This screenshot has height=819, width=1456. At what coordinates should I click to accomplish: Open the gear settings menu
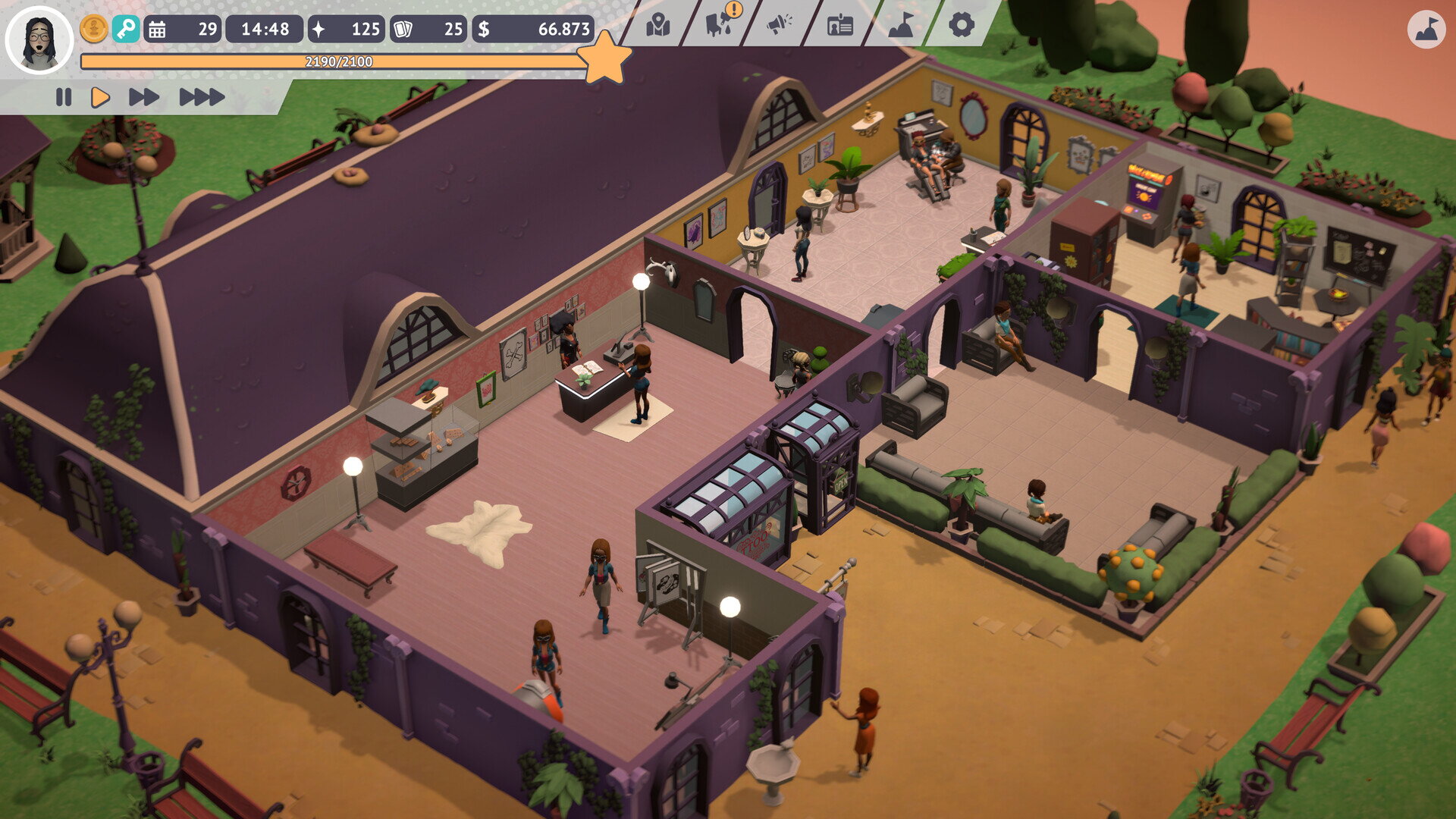coord(961,26)
